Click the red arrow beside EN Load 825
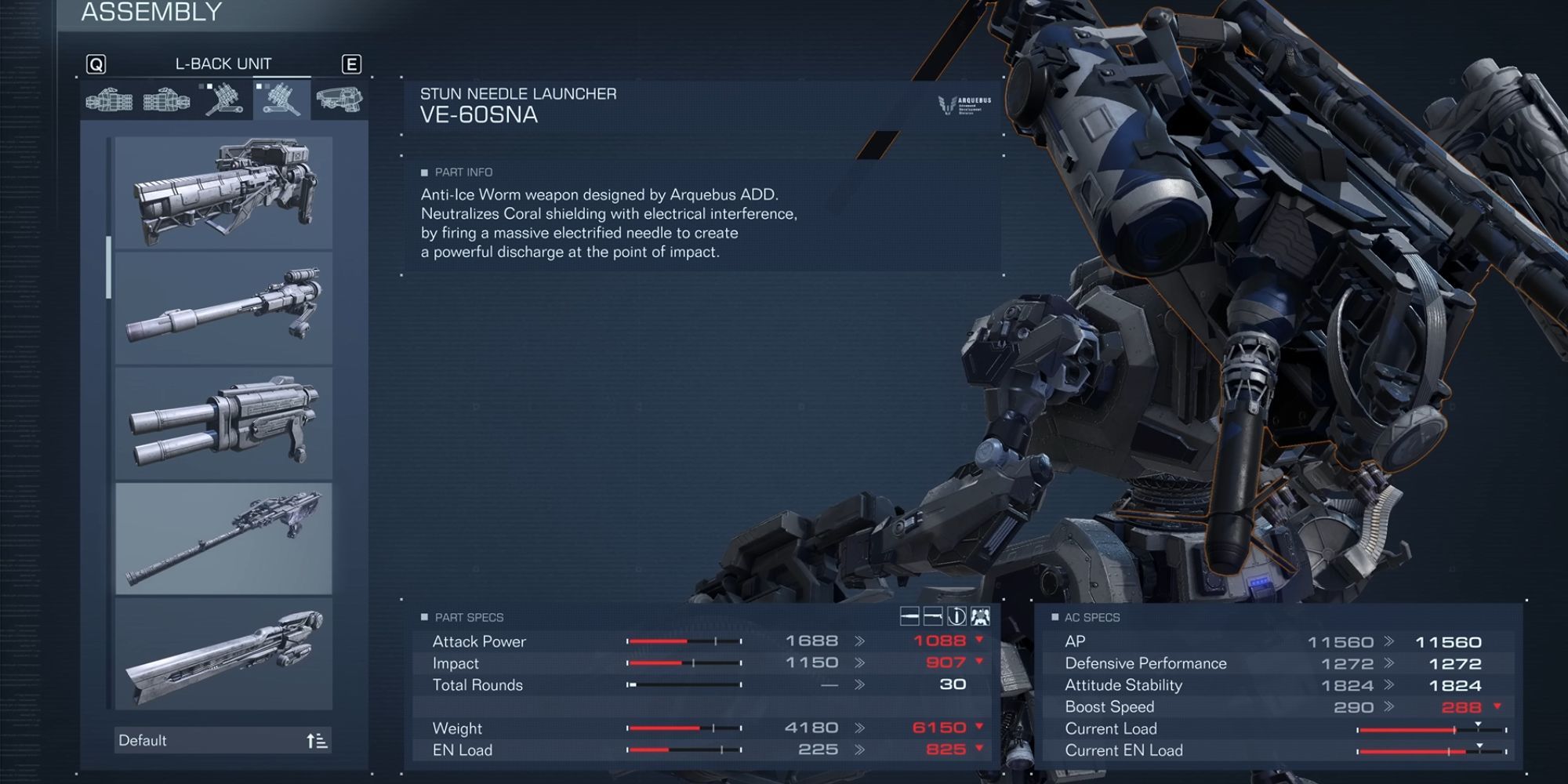The height and width of the screenshot is (784, 1568). click(x=979, y=750)
